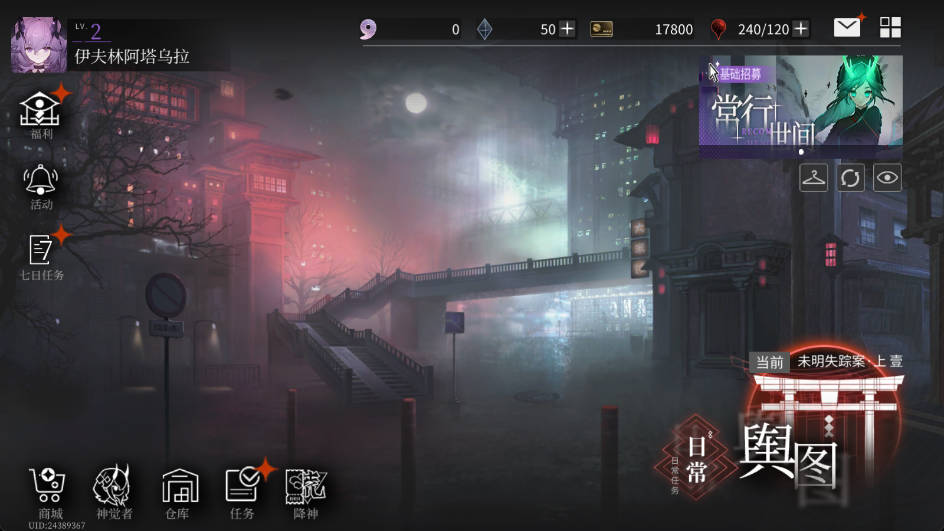Open the player profile avatar
The image size is (944, 531).
39,46
